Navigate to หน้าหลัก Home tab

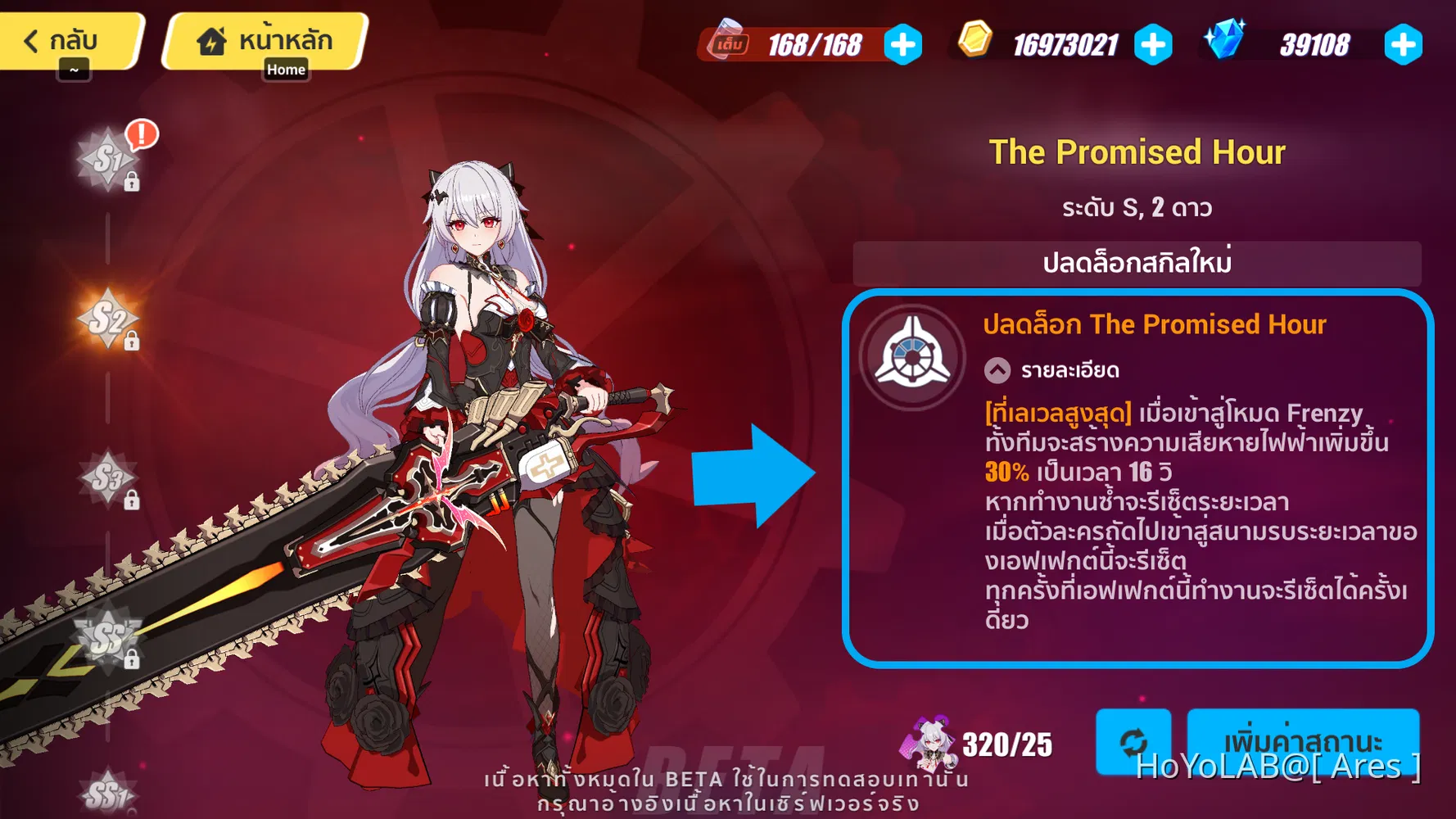coord(265,38)
